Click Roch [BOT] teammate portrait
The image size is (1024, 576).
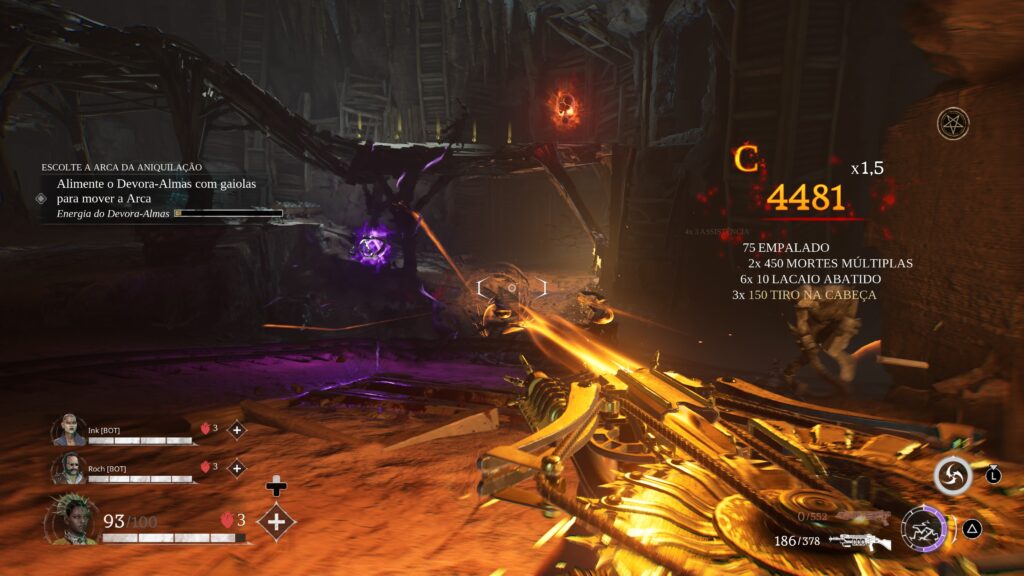[x=70, y=468]
